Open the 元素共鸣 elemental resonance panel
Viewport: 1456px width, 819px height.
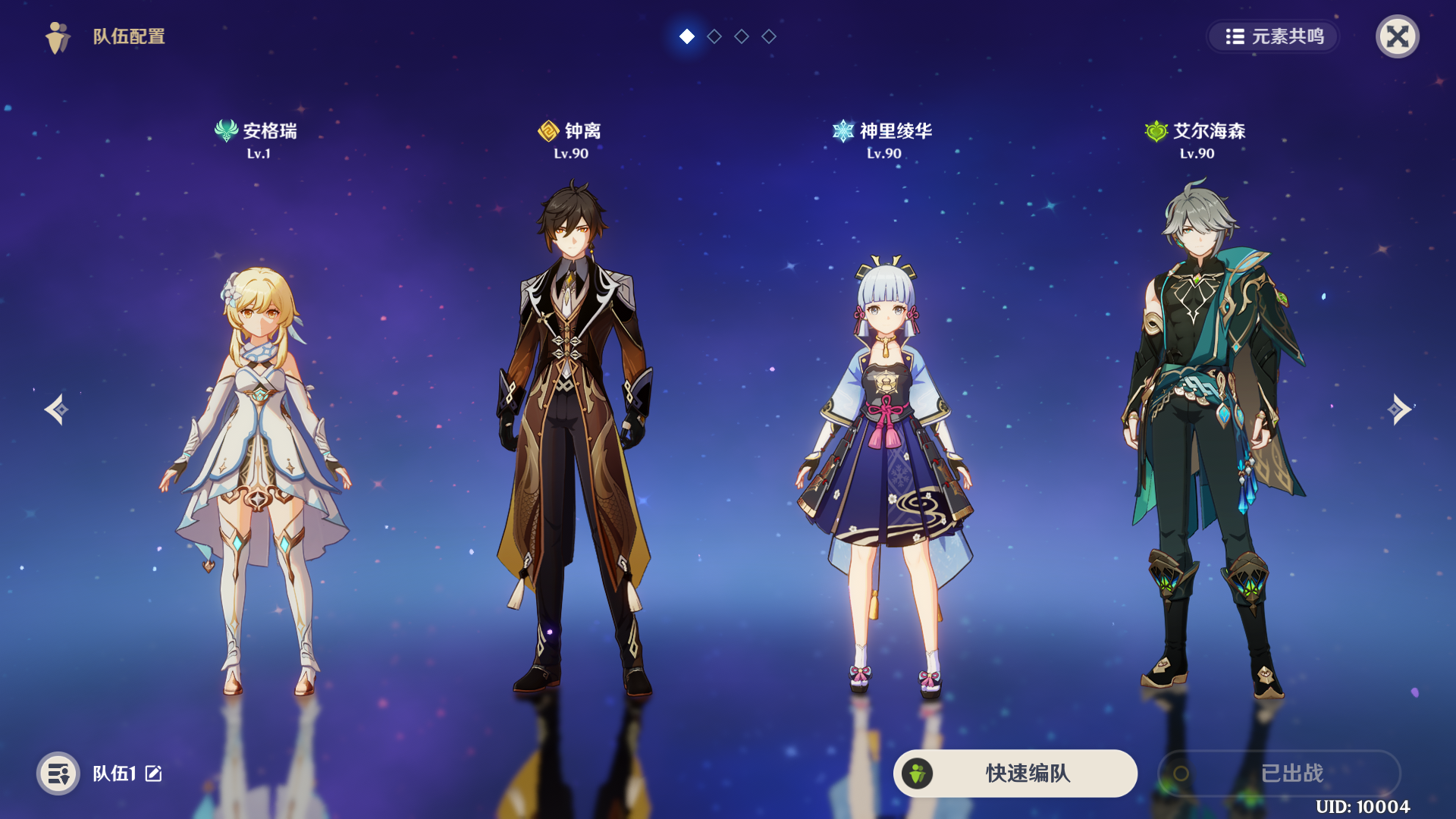point(1274,36)
